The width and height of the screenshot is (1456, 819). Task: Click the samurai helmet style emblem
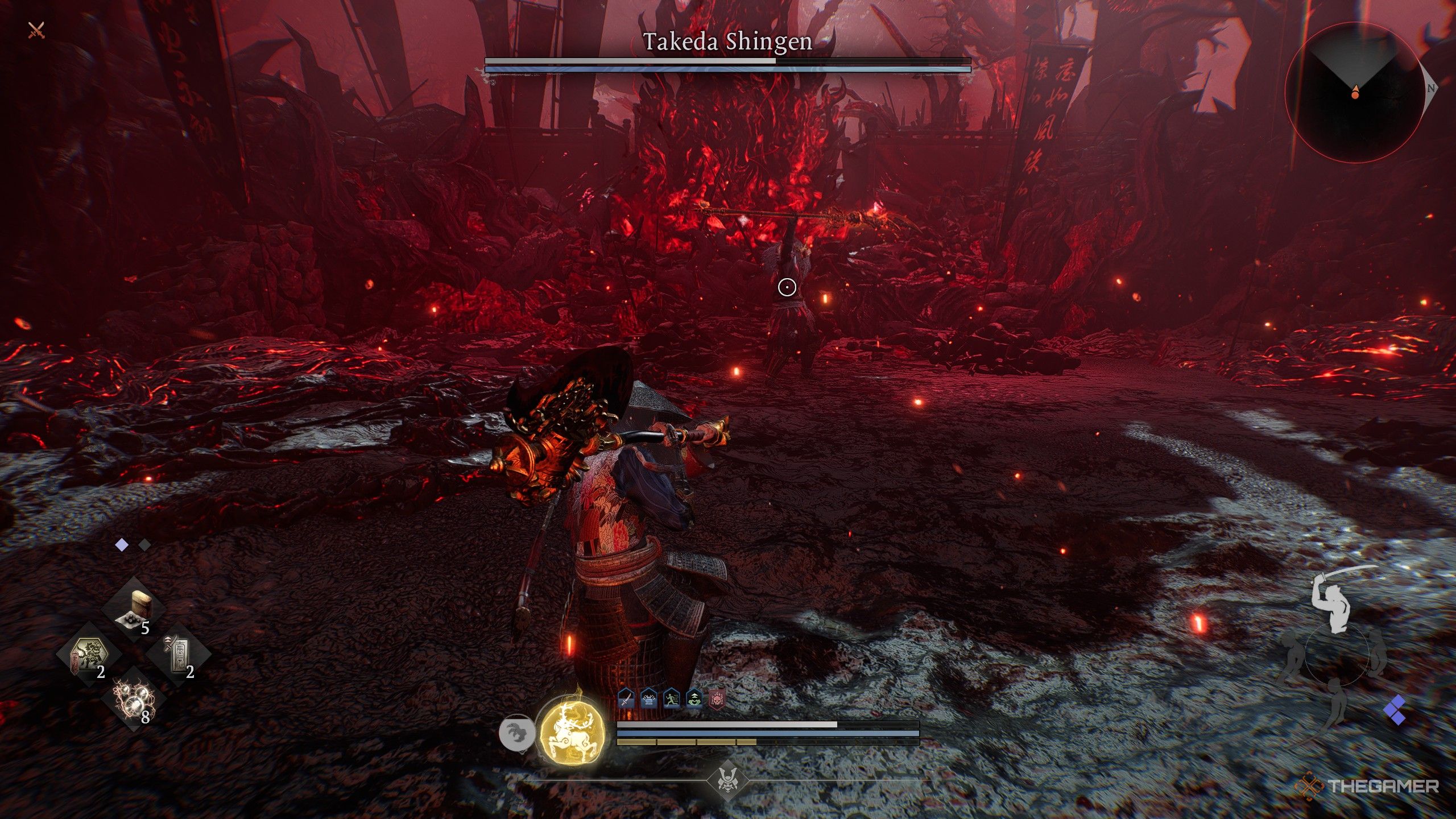pos(728,780)
